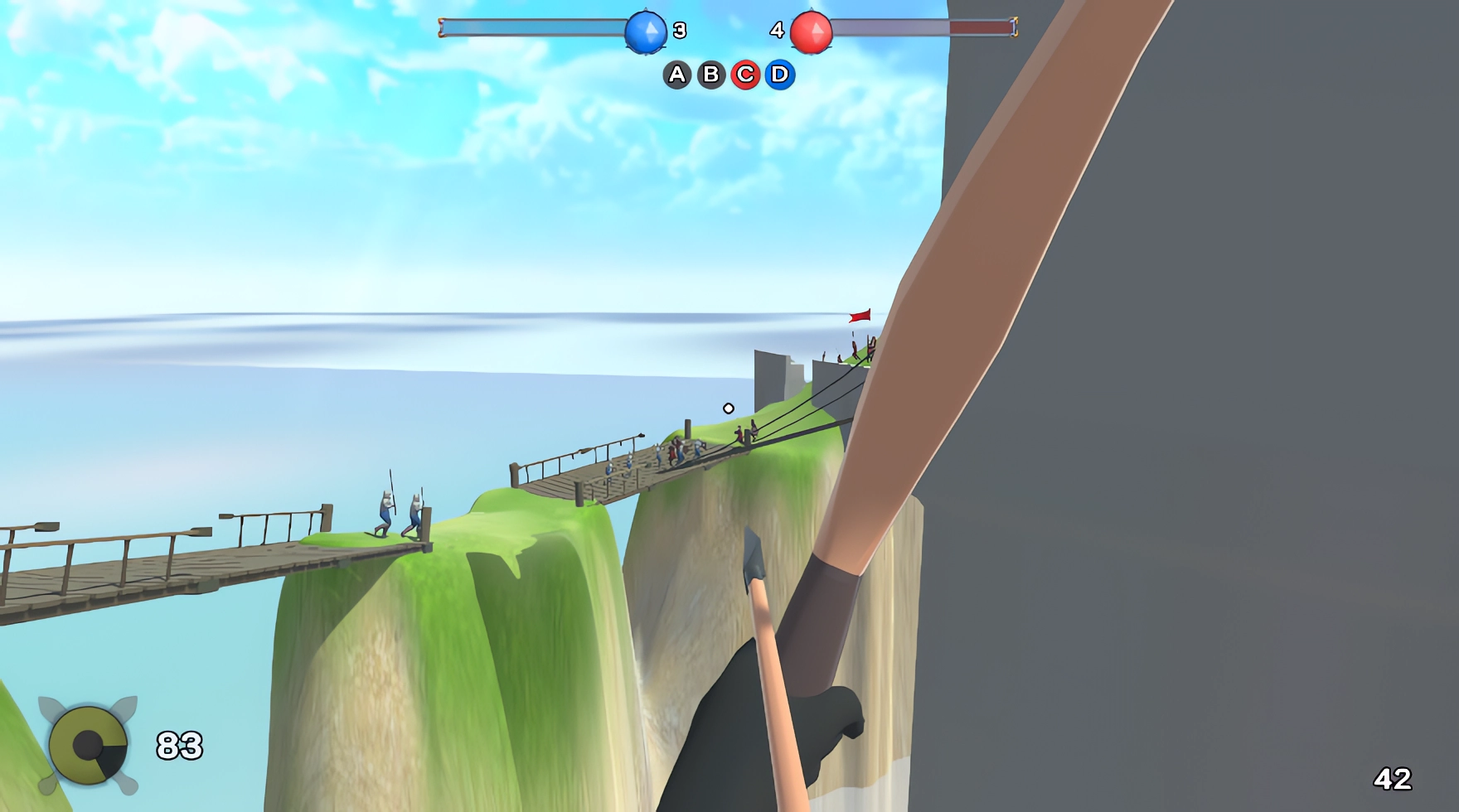Viewport: 1459px width, 812px height.
Task: Click the circular aiming reticle dot
Action: 728,408
